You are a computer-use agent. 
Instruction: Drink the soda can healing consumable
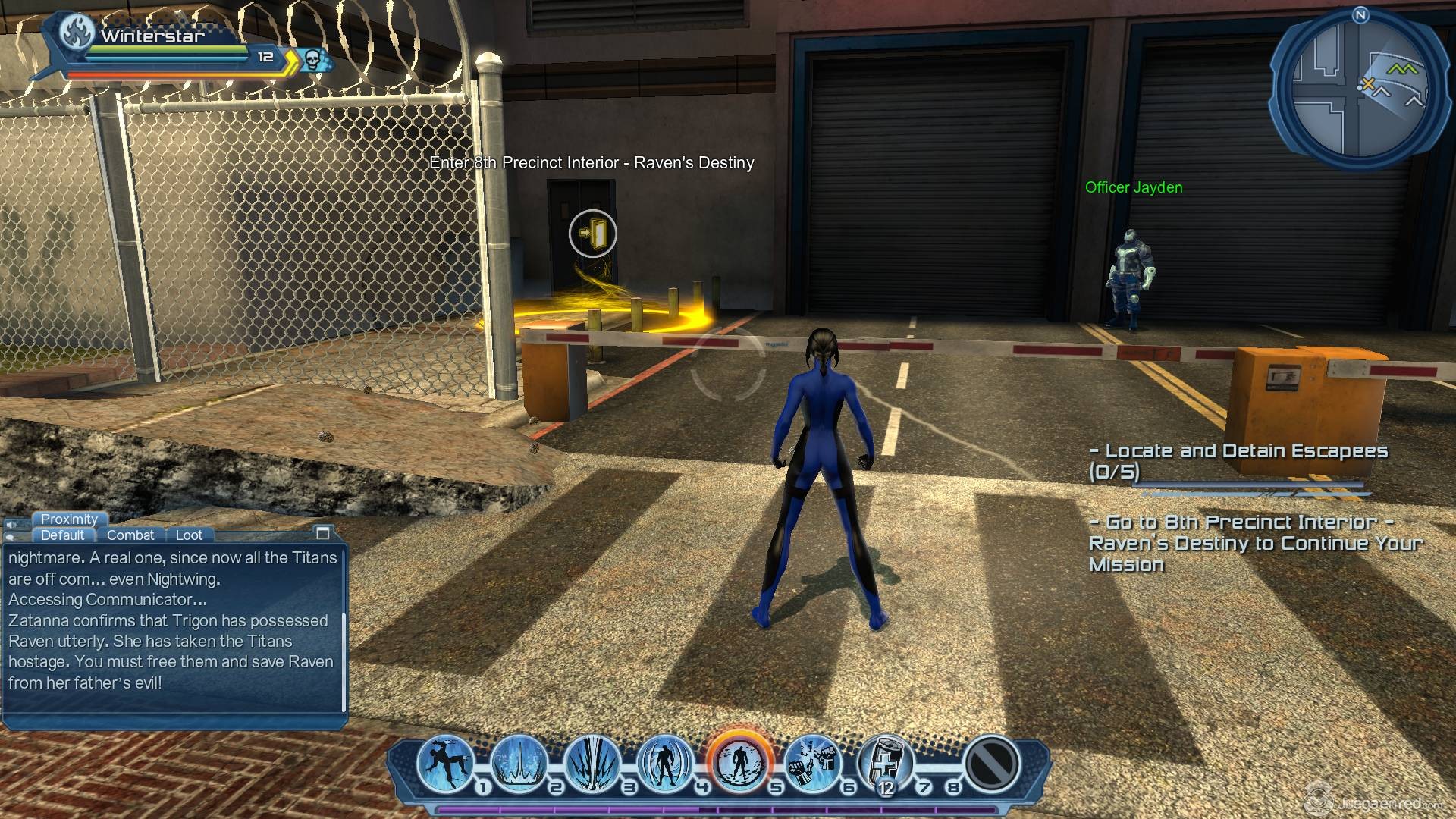click(x=885, y=761)
